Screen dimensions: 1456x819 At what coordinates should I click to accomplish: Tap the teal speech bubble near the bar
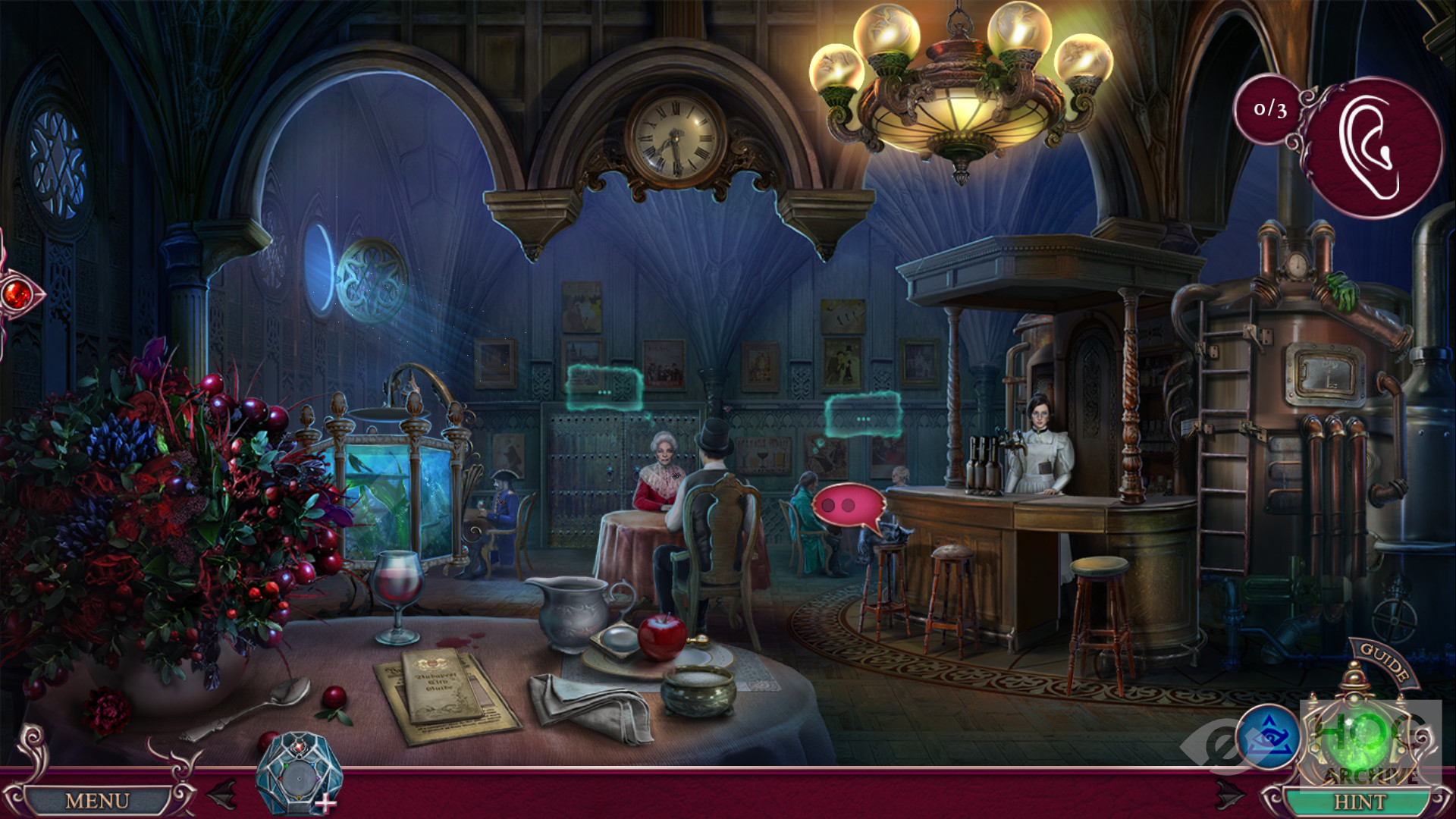[x=863, y=416]
